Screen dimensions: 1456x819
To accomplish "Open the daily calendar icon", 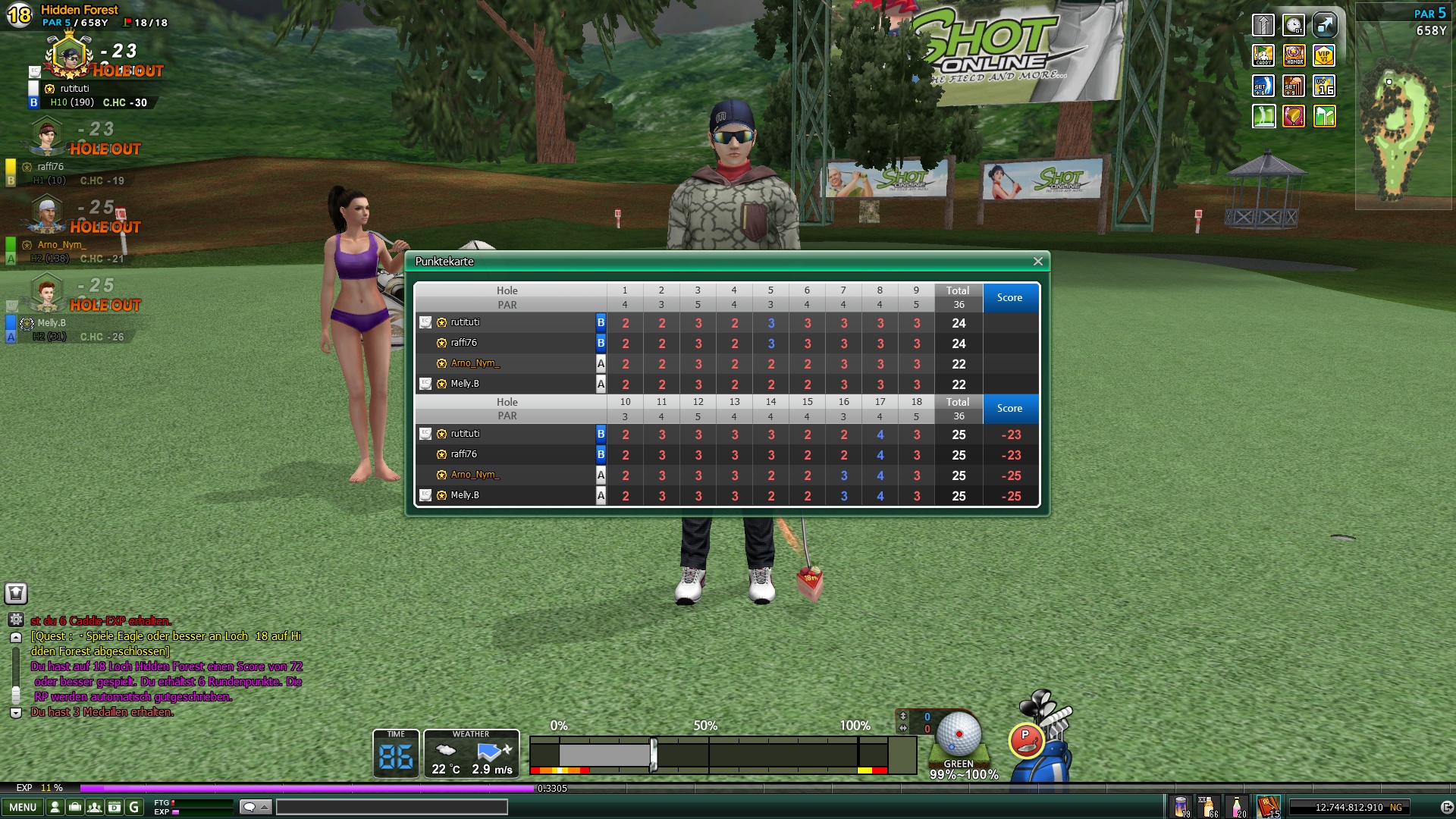I will (115, 808).
